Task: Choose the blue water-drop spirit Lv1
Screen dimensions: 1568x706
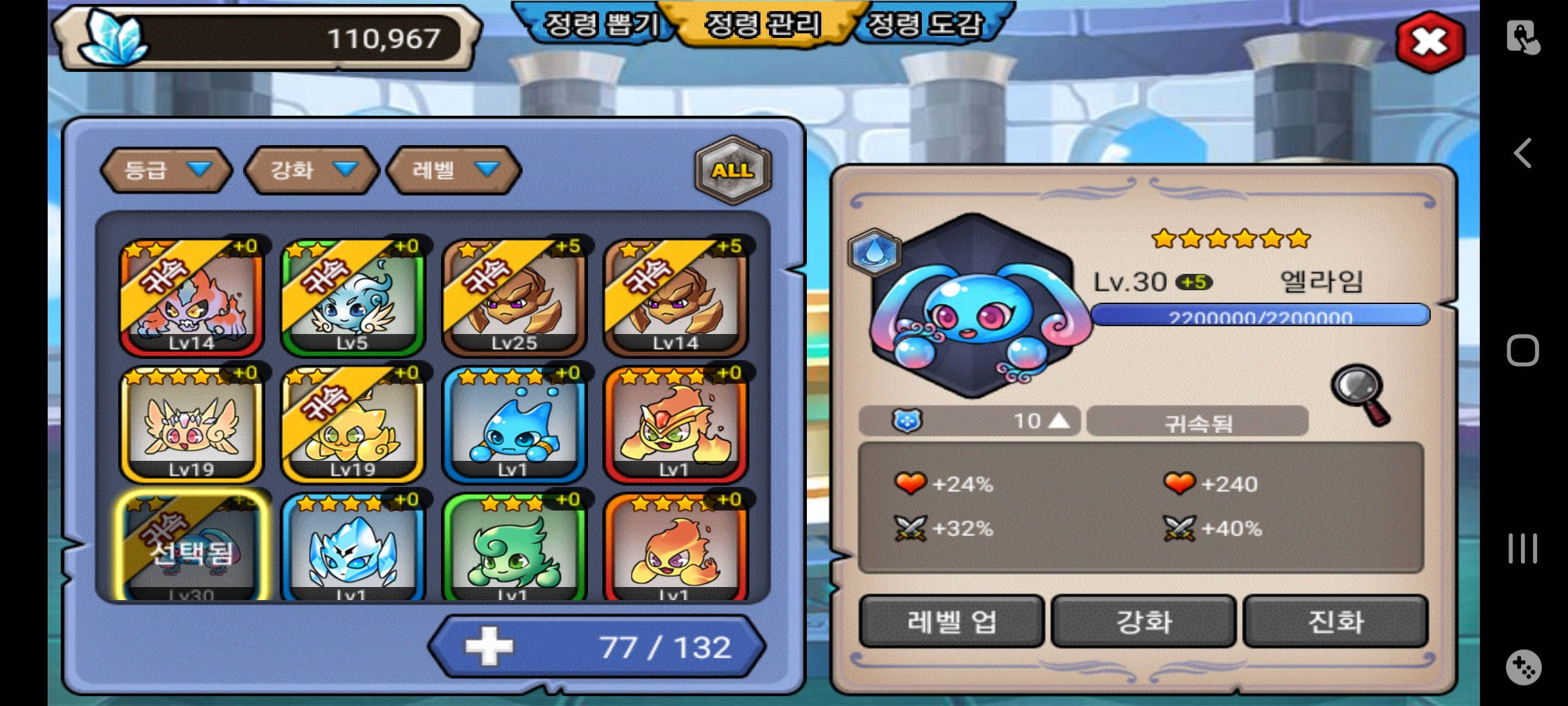Action: 514,425
